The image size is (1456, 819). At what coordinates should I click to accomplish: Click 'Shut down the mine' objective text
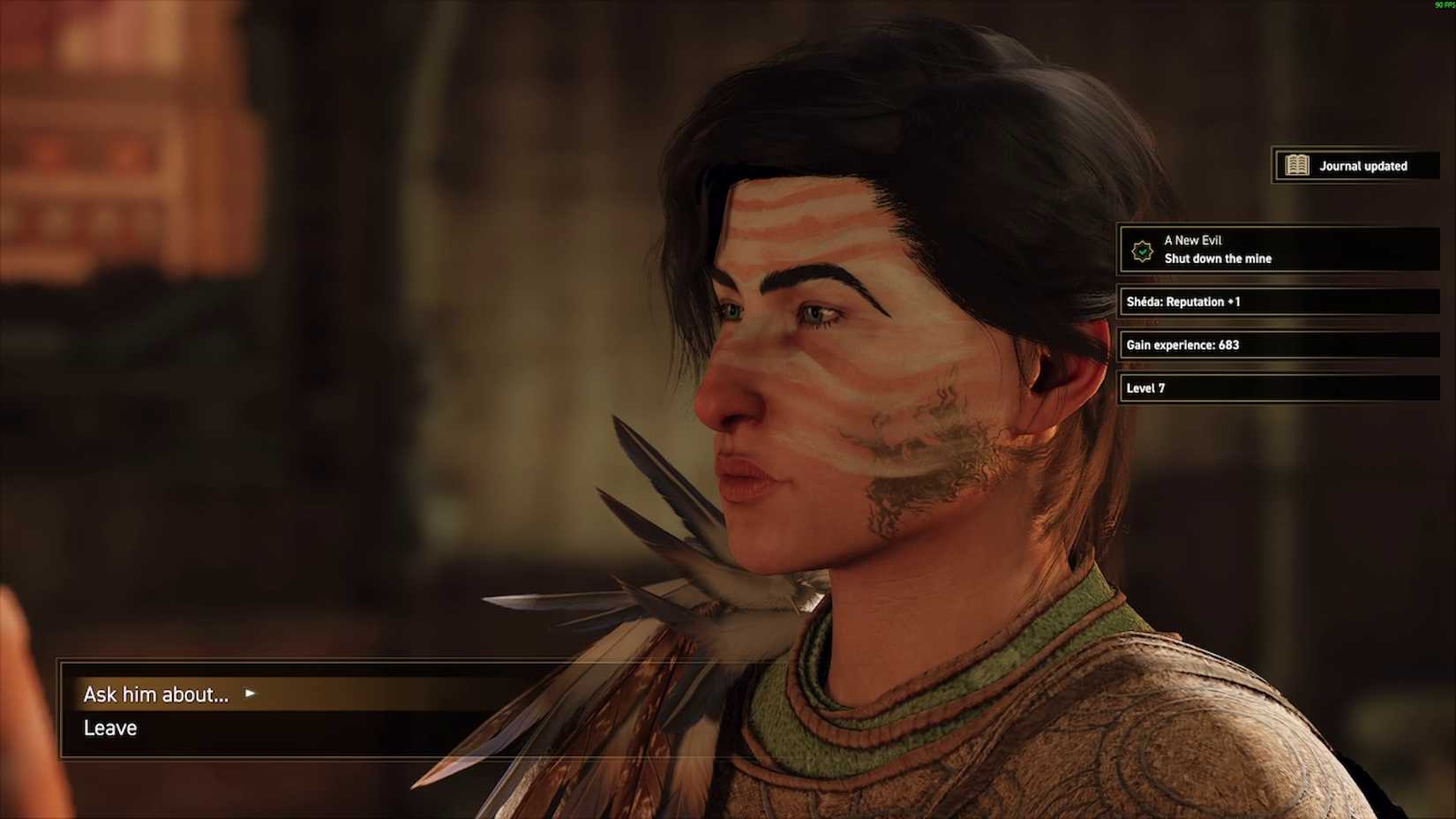1218,259
